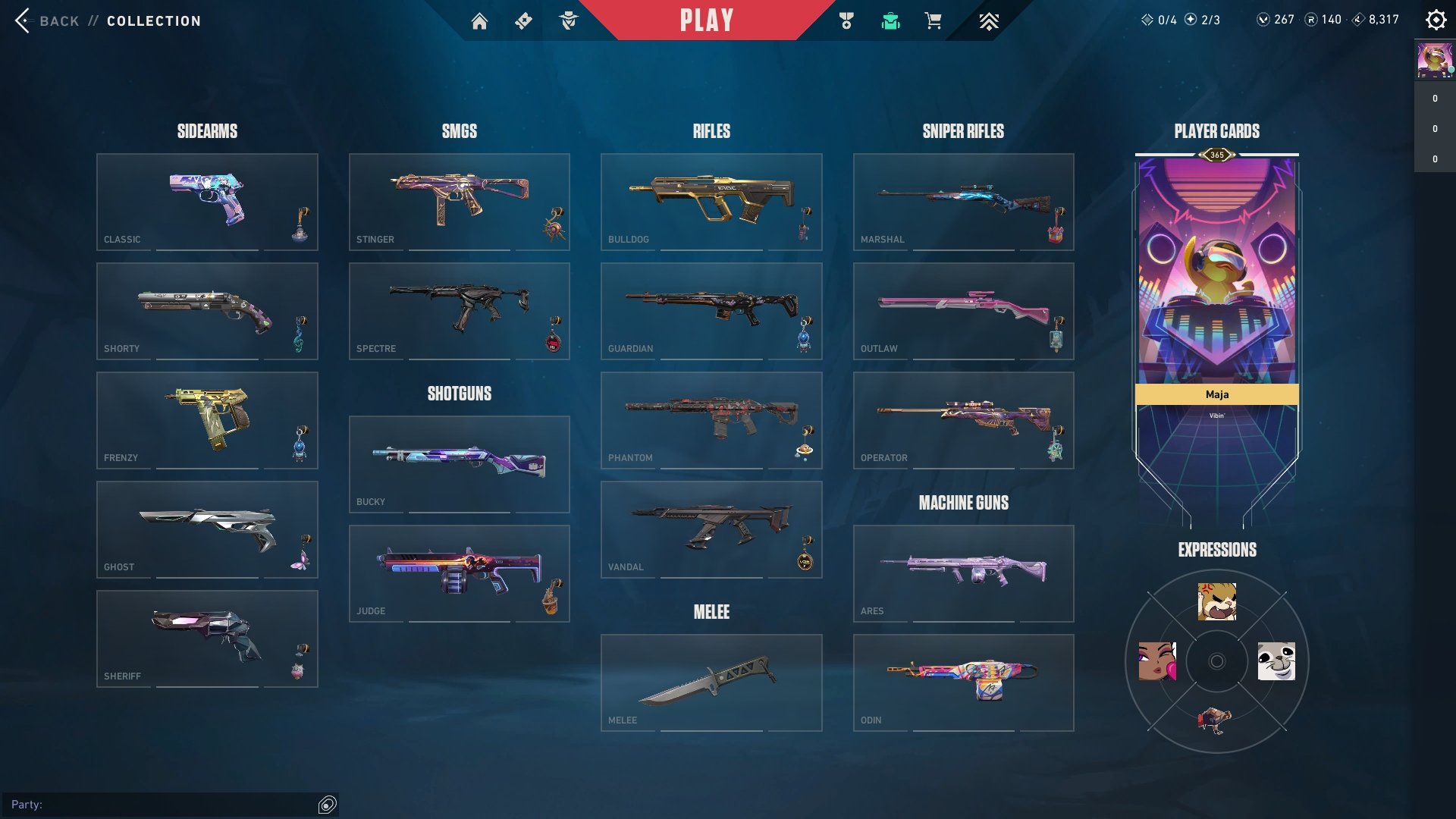The height and width of the screenshot is (819, 1456).
Task: Open Settings with the gear icon
Action: pos(1436,20)
